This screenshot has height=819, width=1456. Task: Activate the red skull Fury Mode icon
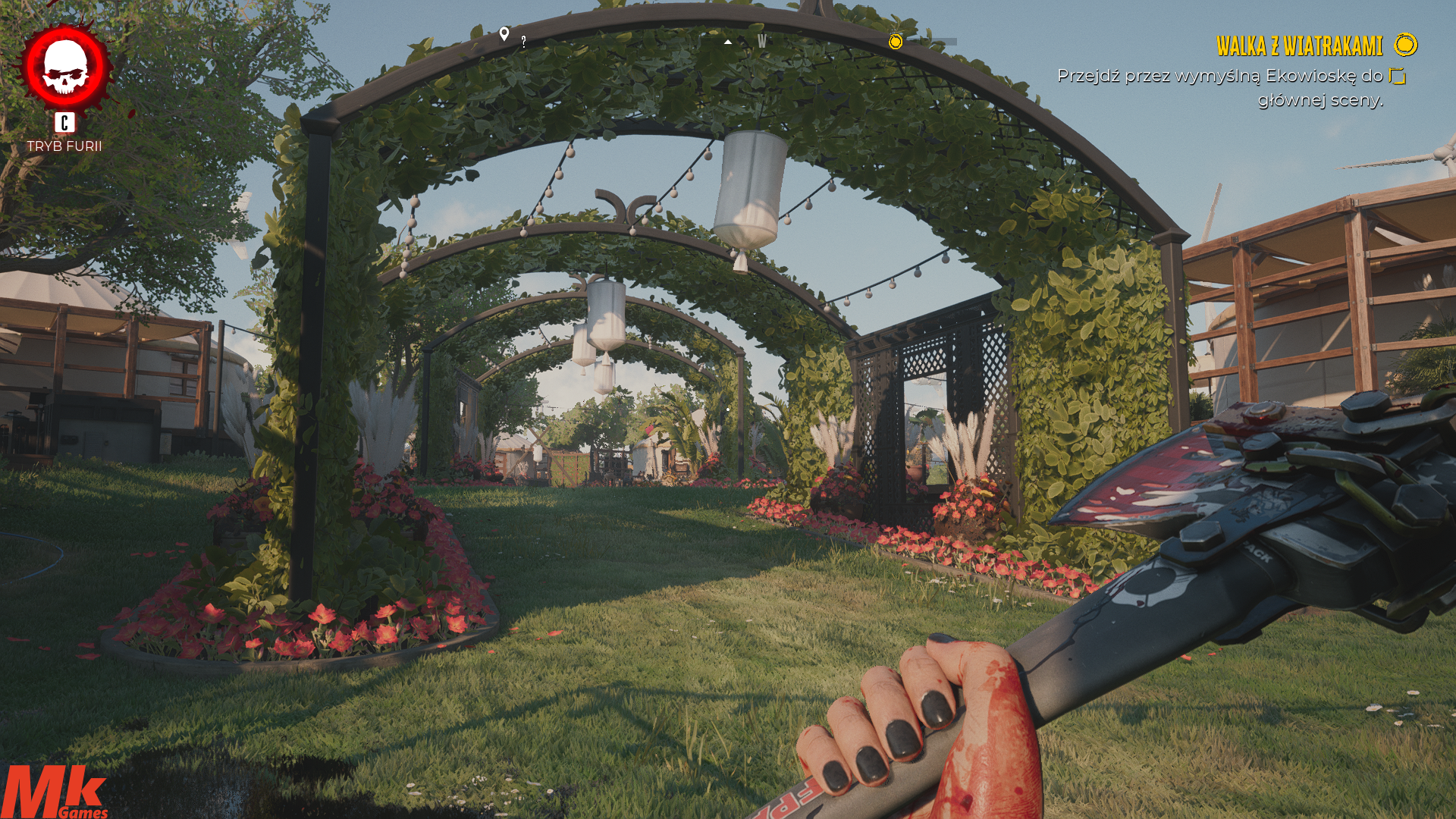point(65,67)
